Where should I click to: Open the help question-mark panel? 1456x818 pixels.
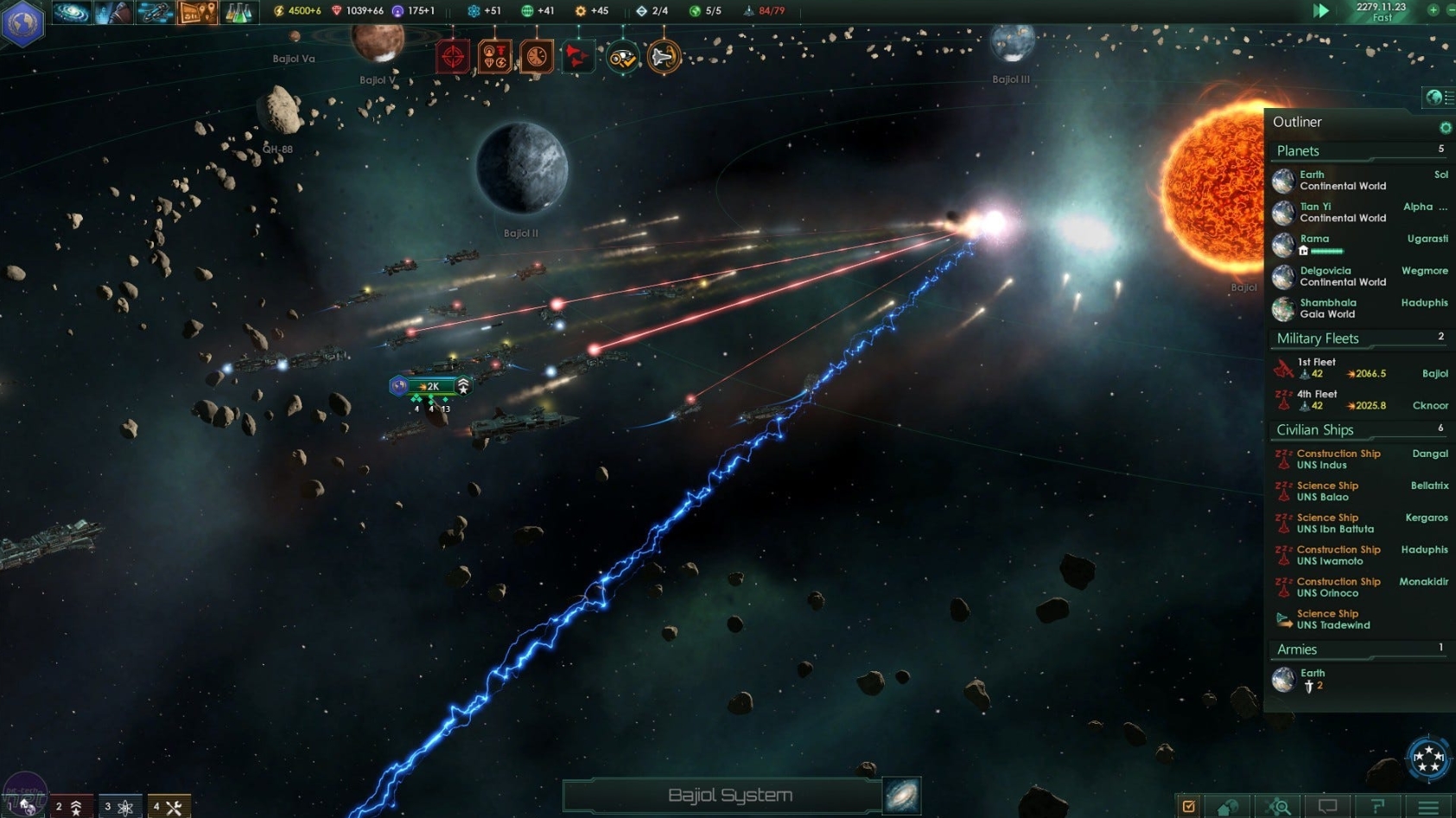(x=1379, y=808)
